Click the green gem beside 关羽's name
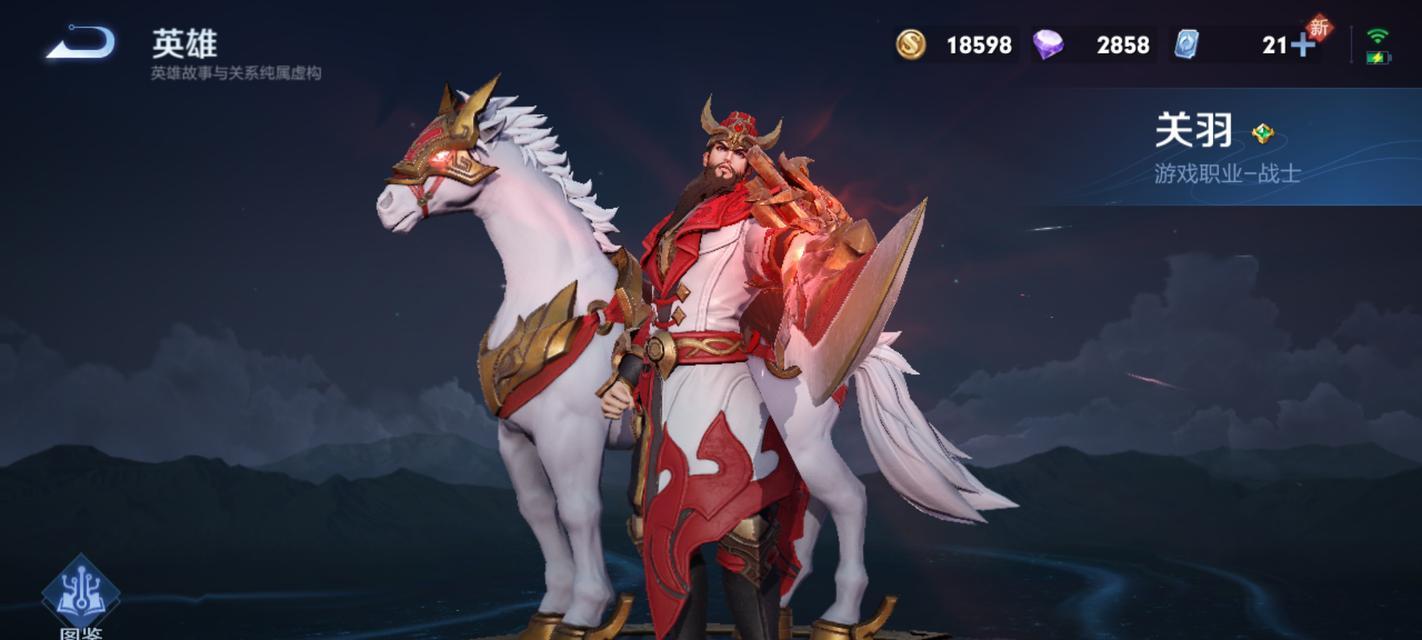The image size is (1422, 640). [1263, 133]
